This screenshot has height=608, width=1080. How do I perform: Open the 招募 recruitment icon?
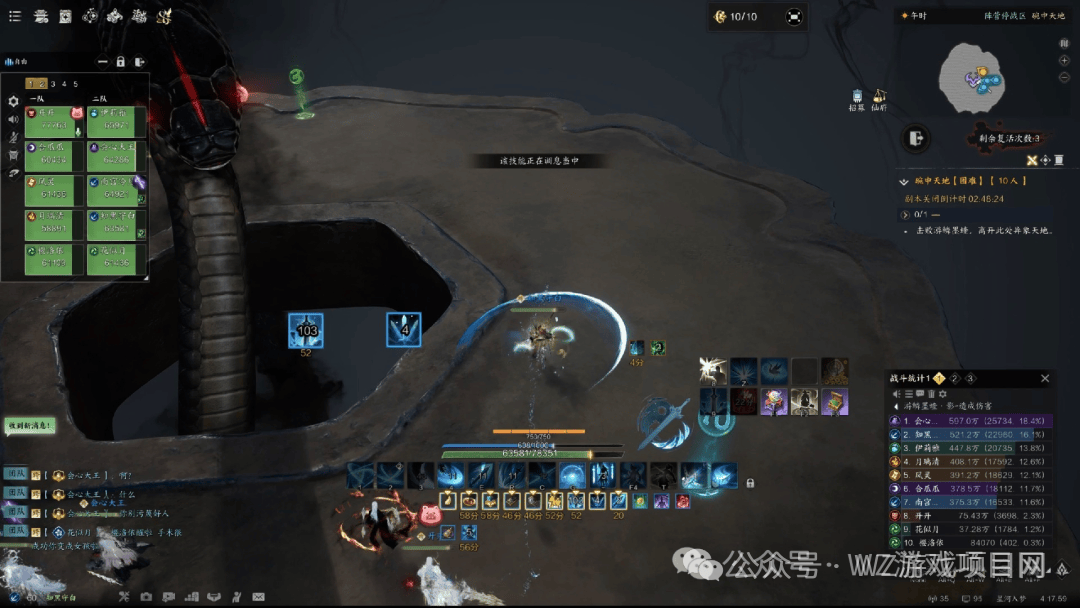pyautogui.click(x=857, y=97)
